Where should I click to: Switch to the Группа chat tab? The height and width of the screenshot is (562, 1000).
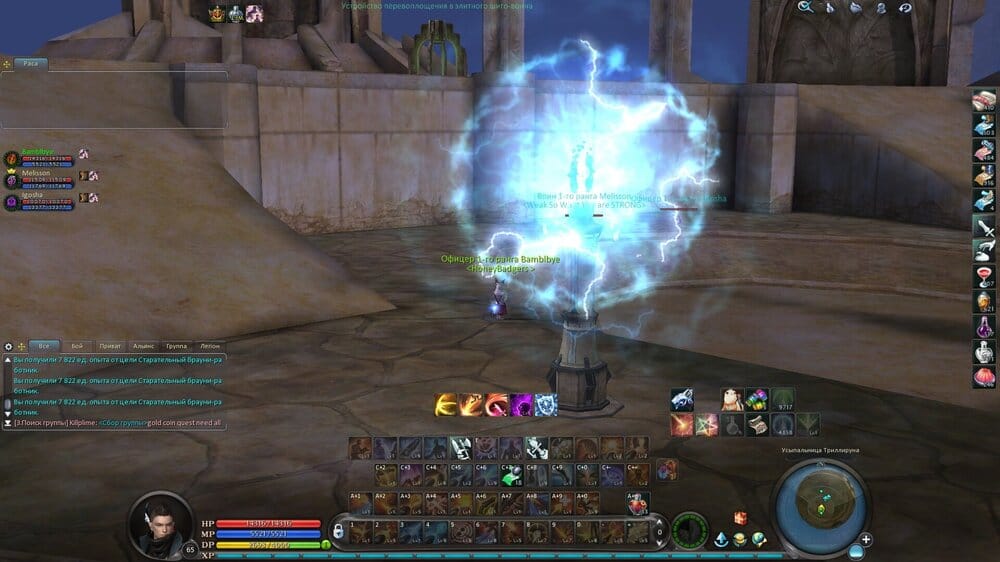click(176, 345)
